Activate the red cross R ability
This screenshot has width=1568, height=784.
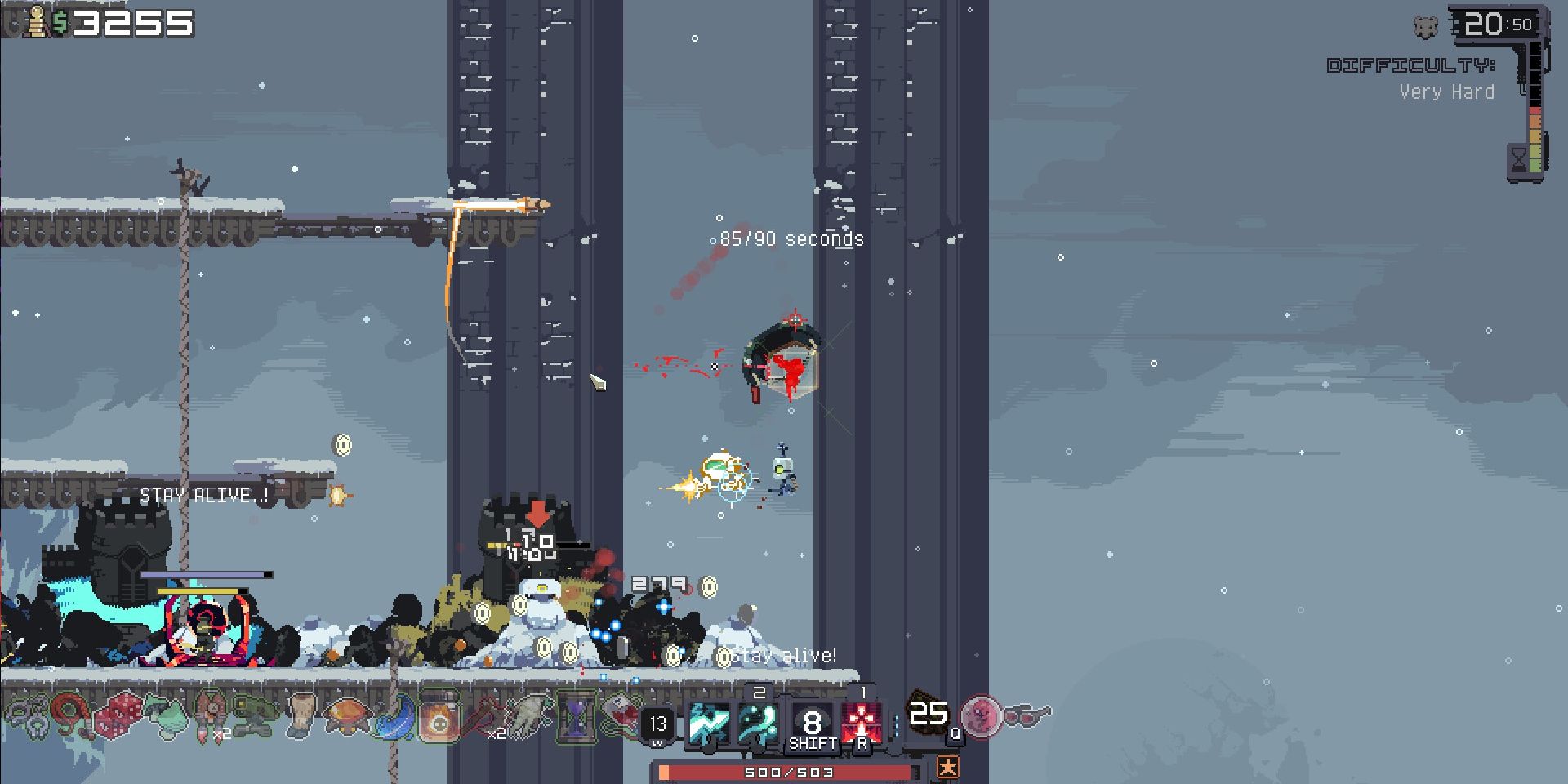click(862, 723)
